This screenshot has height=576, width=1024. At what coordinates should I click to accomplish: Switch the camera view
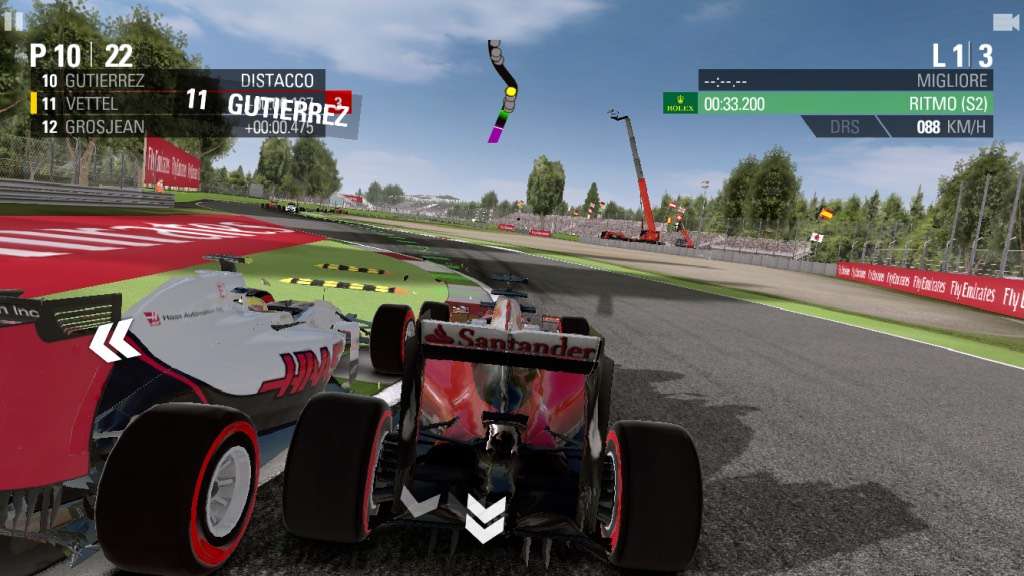[1005, 22]
